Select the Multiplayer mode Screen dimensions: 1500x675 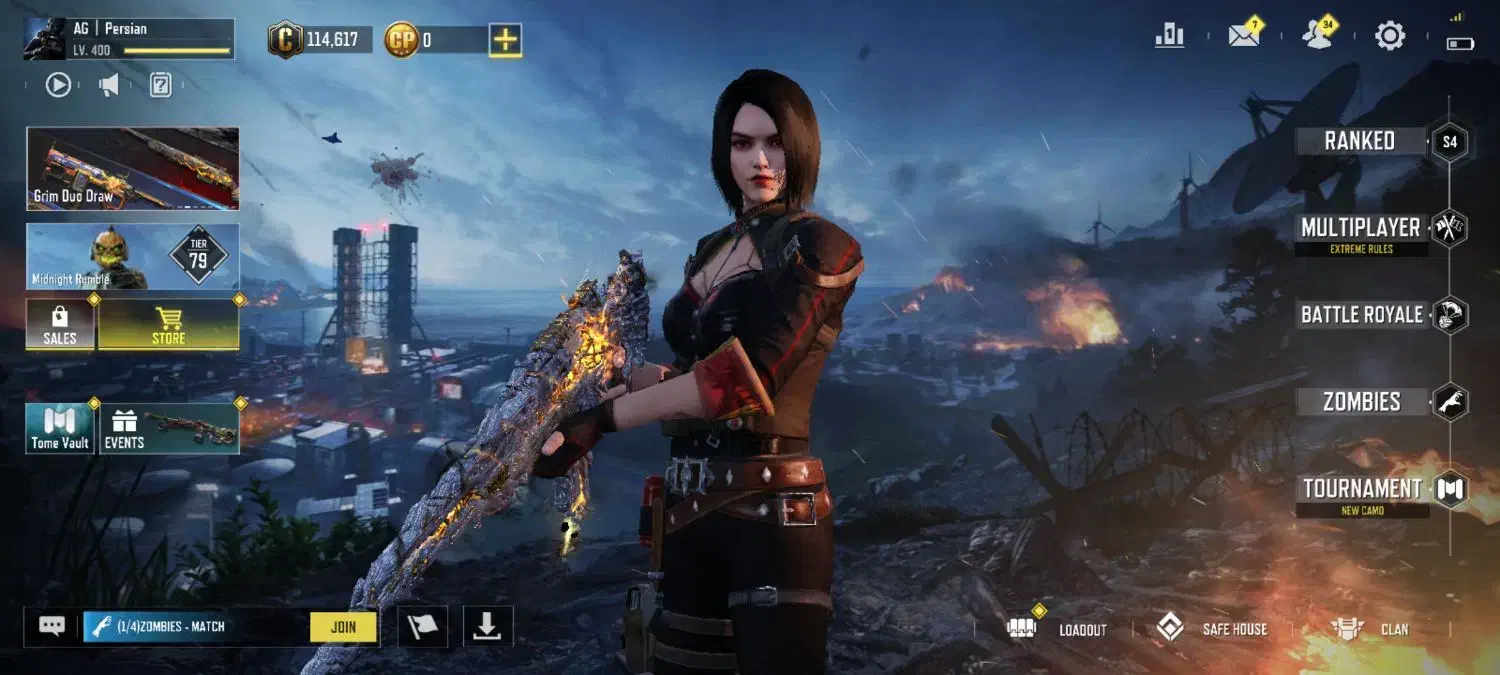1361,228
